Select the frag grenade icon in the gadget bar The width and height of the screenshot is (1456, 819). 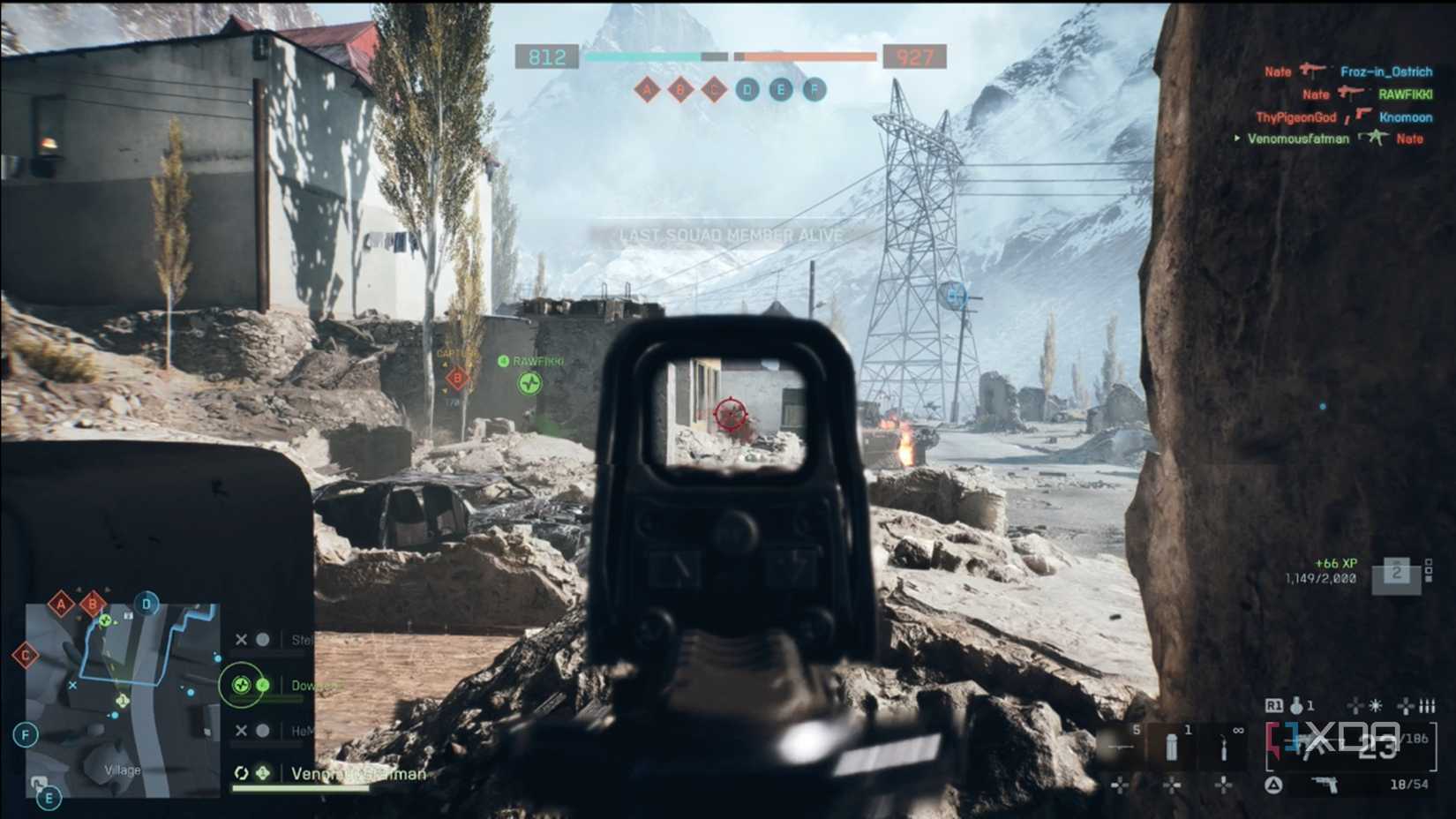click(1122, 746)
